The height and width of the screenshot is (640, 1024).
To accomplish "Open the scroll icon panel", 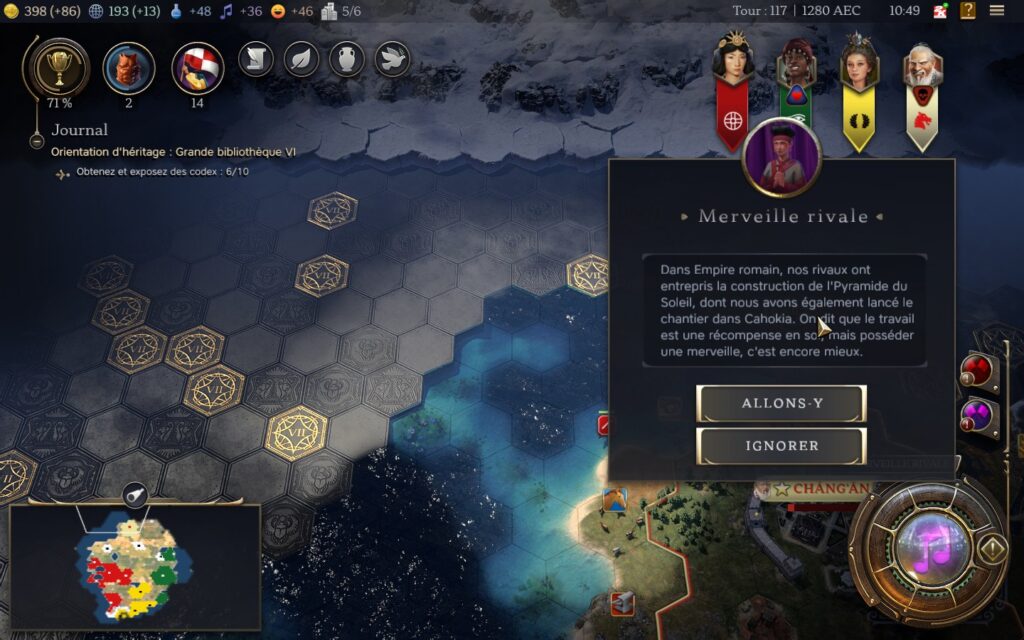I will pyautogui.click(x=256, y=59).
